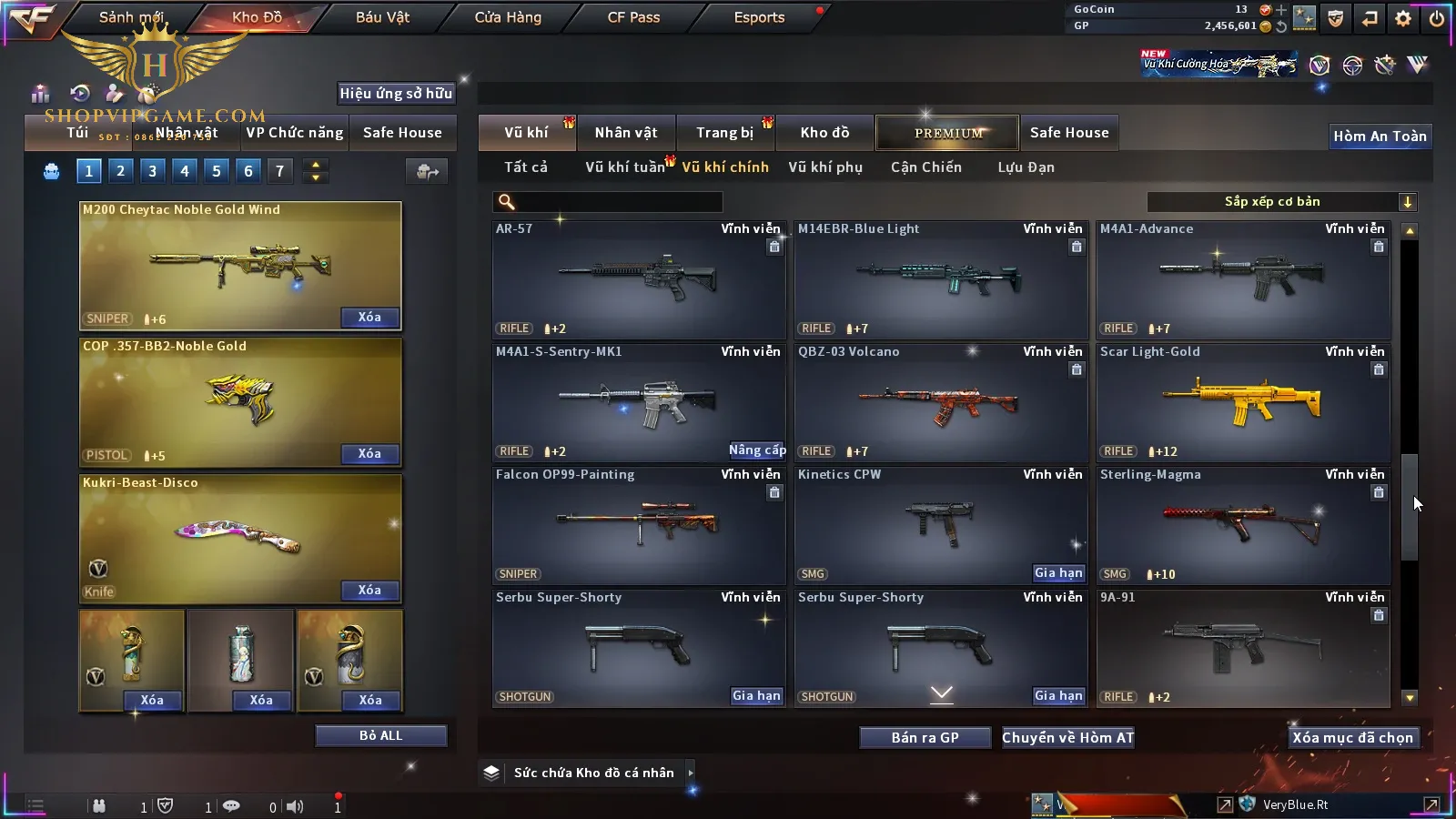Viewport: 1456px width, 819px height.
Task: Select the Nhân vật inventory tab
Action: coord(625,133)
